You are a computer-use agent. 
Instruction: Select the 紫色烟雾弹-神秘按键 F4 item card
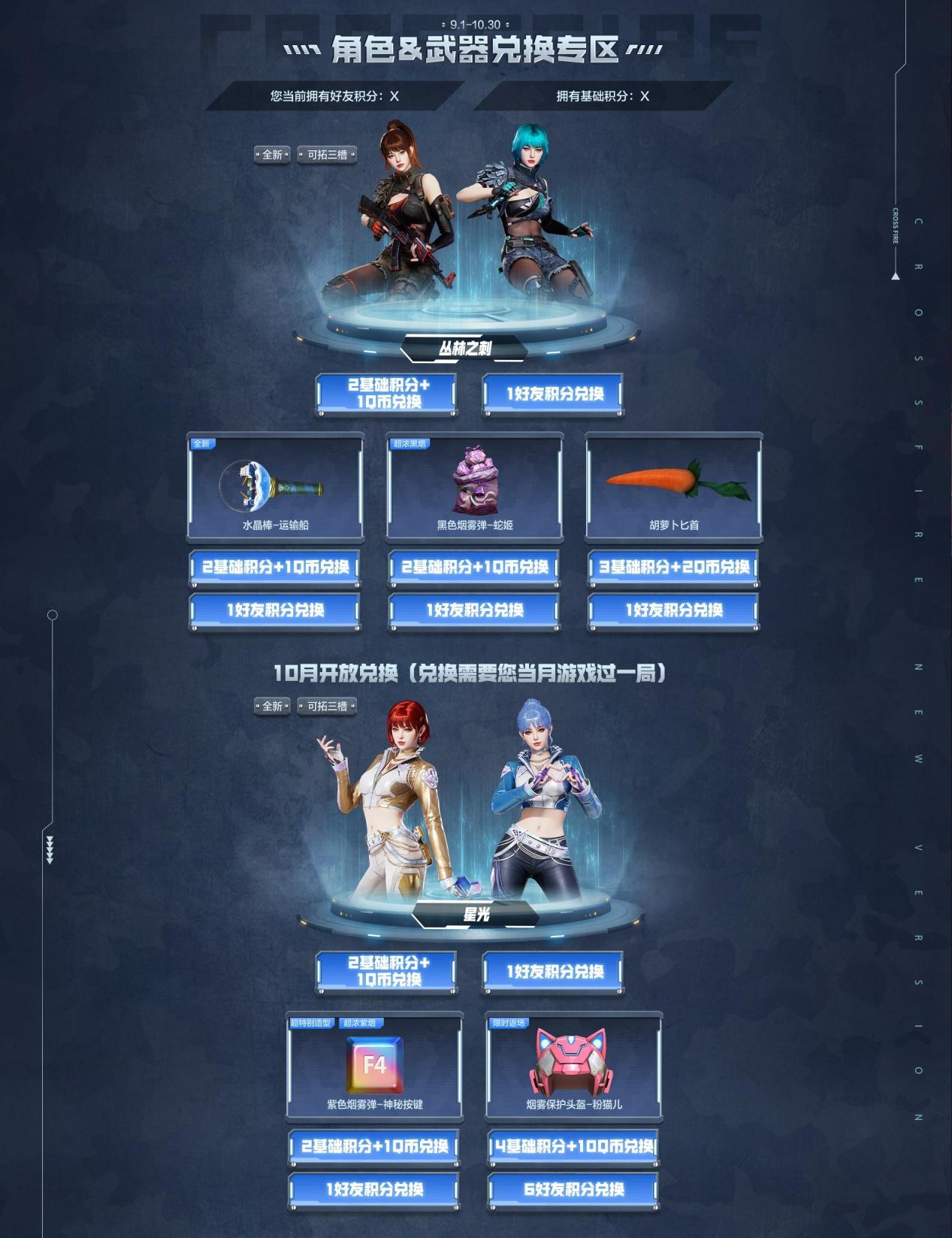pyautogui.click(x=374, y=1065)
